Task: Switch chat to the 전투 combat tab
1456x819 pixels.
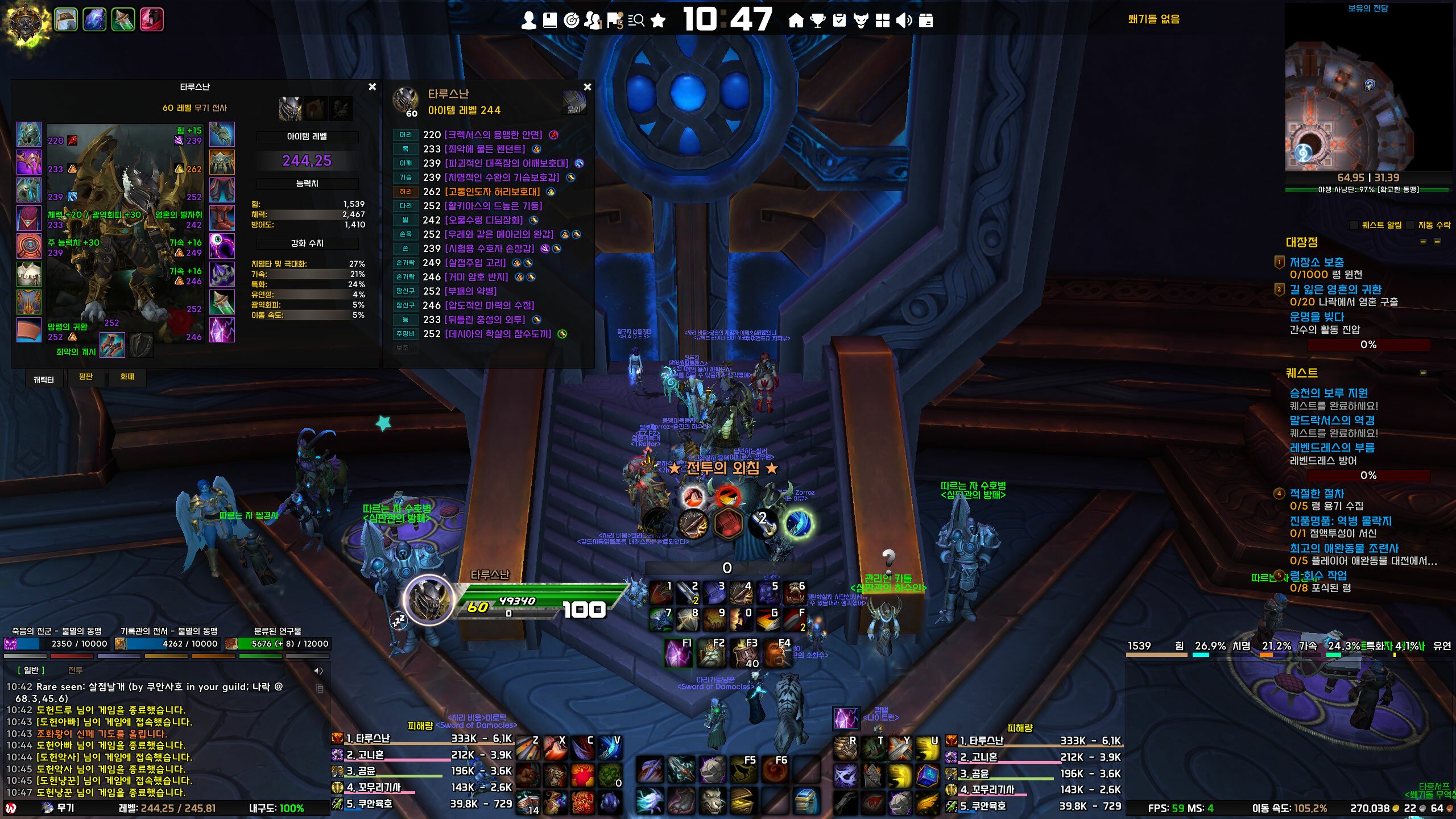Action: (x=76, y=671)
